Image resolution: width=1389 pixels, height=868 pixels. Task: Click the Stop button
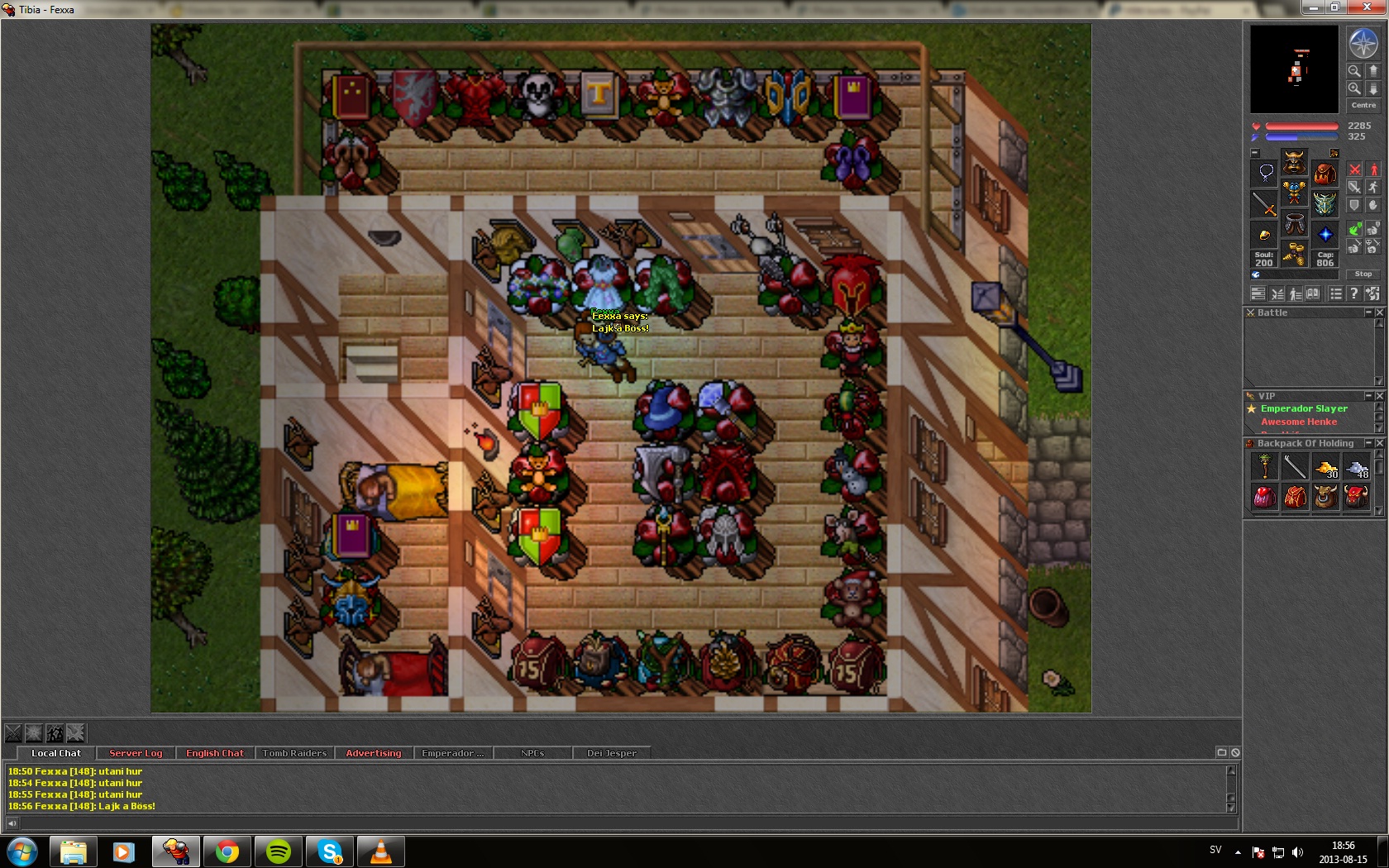(1363, 274)
